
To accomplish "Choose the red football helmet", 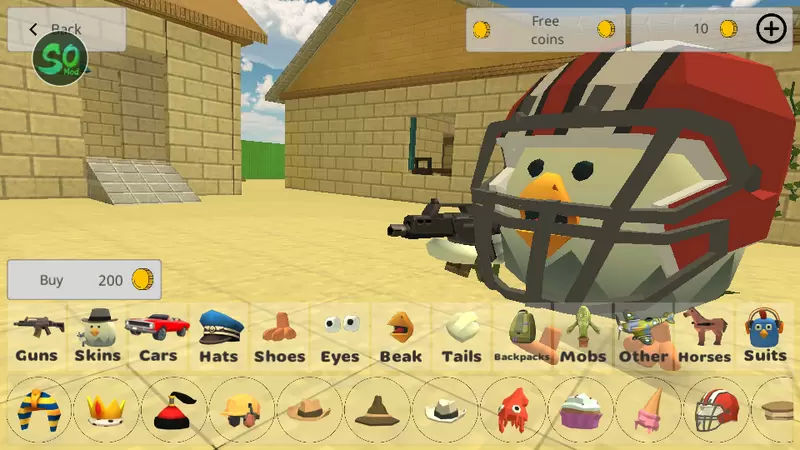I will click(x=716, y=410).
